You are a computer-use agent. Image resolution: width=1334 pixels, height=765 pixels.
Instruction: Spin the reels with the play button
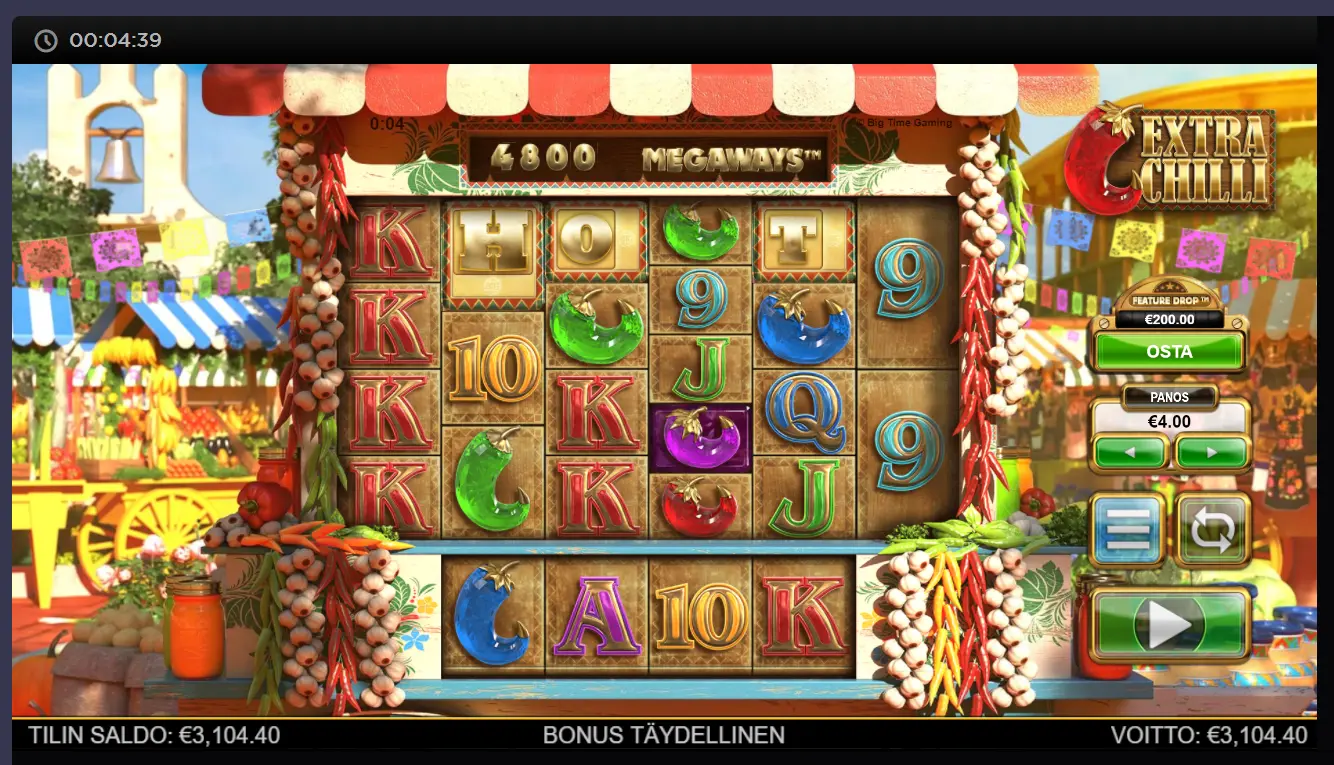coord(1169,625)
